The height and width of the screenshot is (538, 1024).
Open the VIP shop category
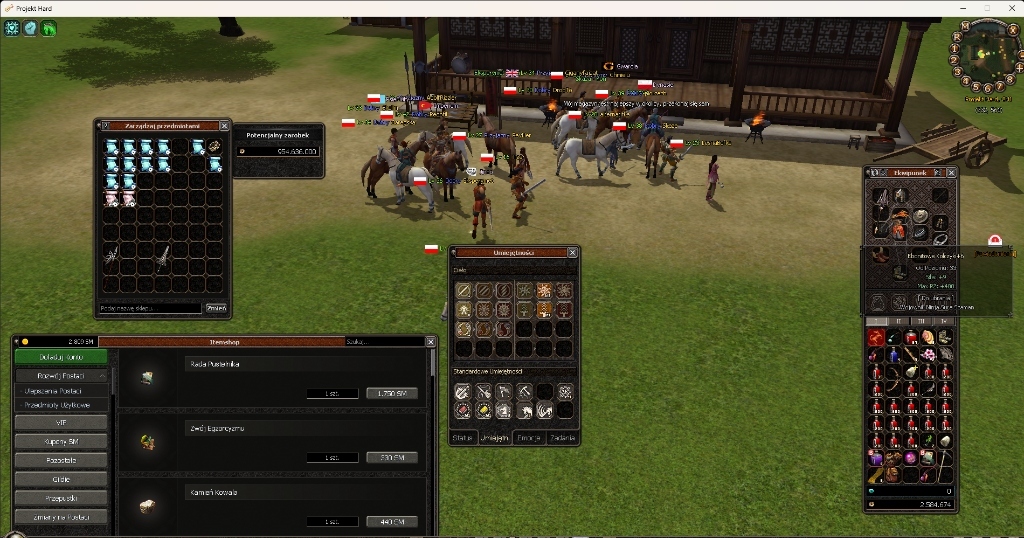coord(61,422)
